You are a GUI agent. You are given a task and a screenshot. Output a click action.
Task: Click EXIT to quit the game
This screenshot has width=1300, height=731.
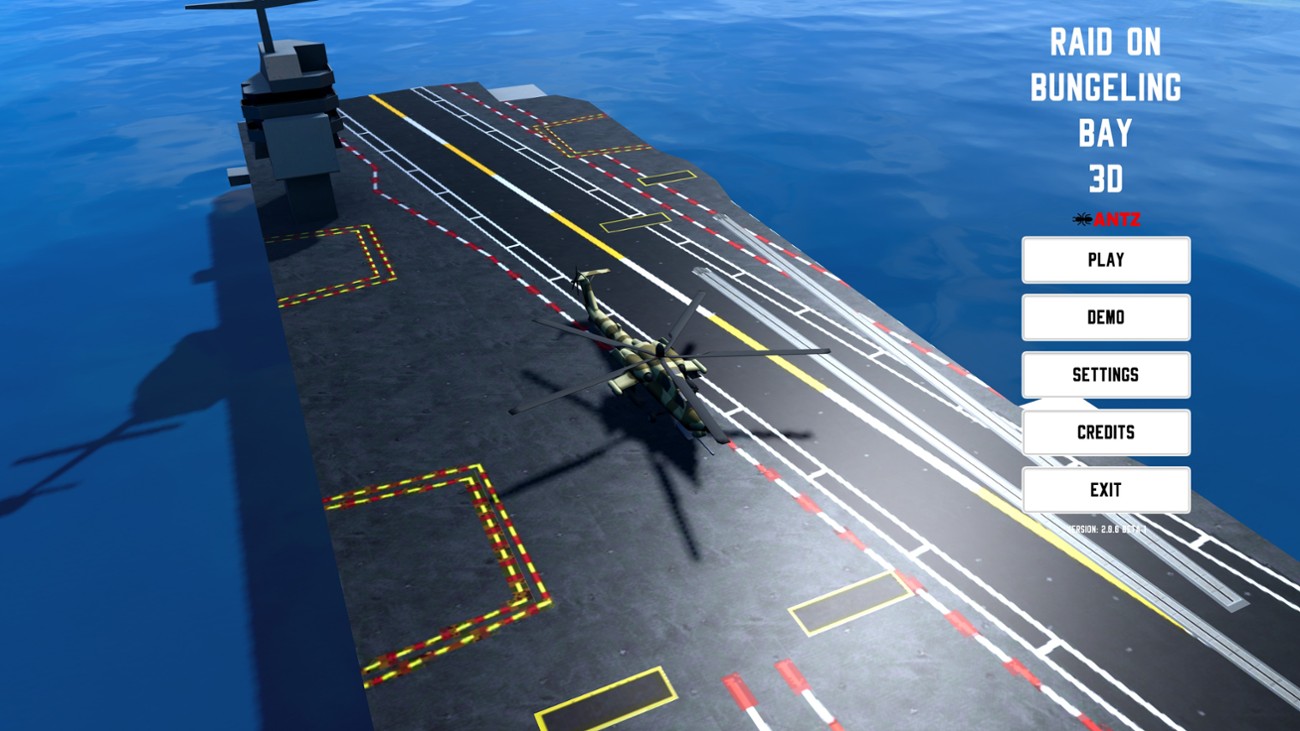pyautogui.click(x=1105, y=489)
